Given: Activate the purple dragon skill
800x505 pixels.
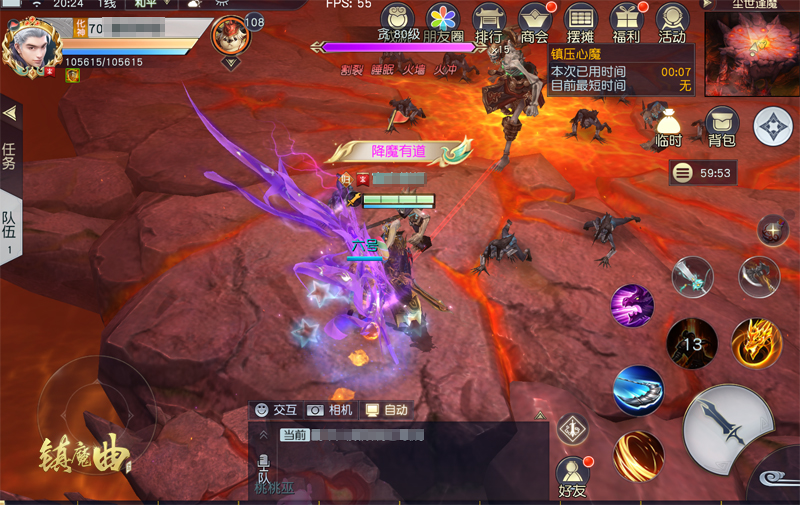Looking at the screenshot, I should pos(632,306).
